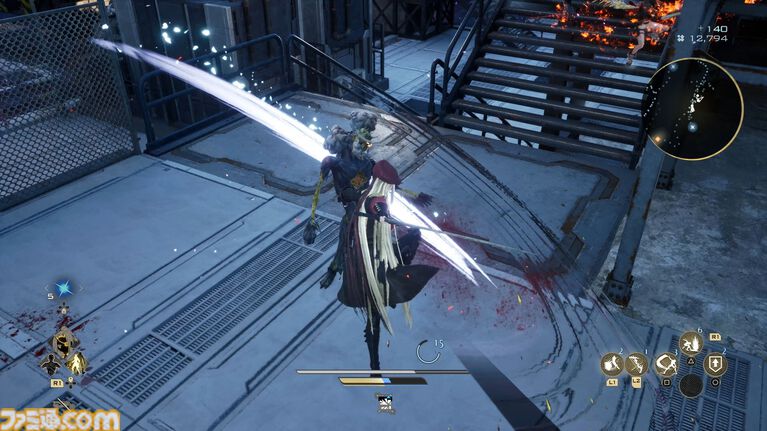Select the blue star item
Viewport: 767px width, 431px height.
coord(64,288)
